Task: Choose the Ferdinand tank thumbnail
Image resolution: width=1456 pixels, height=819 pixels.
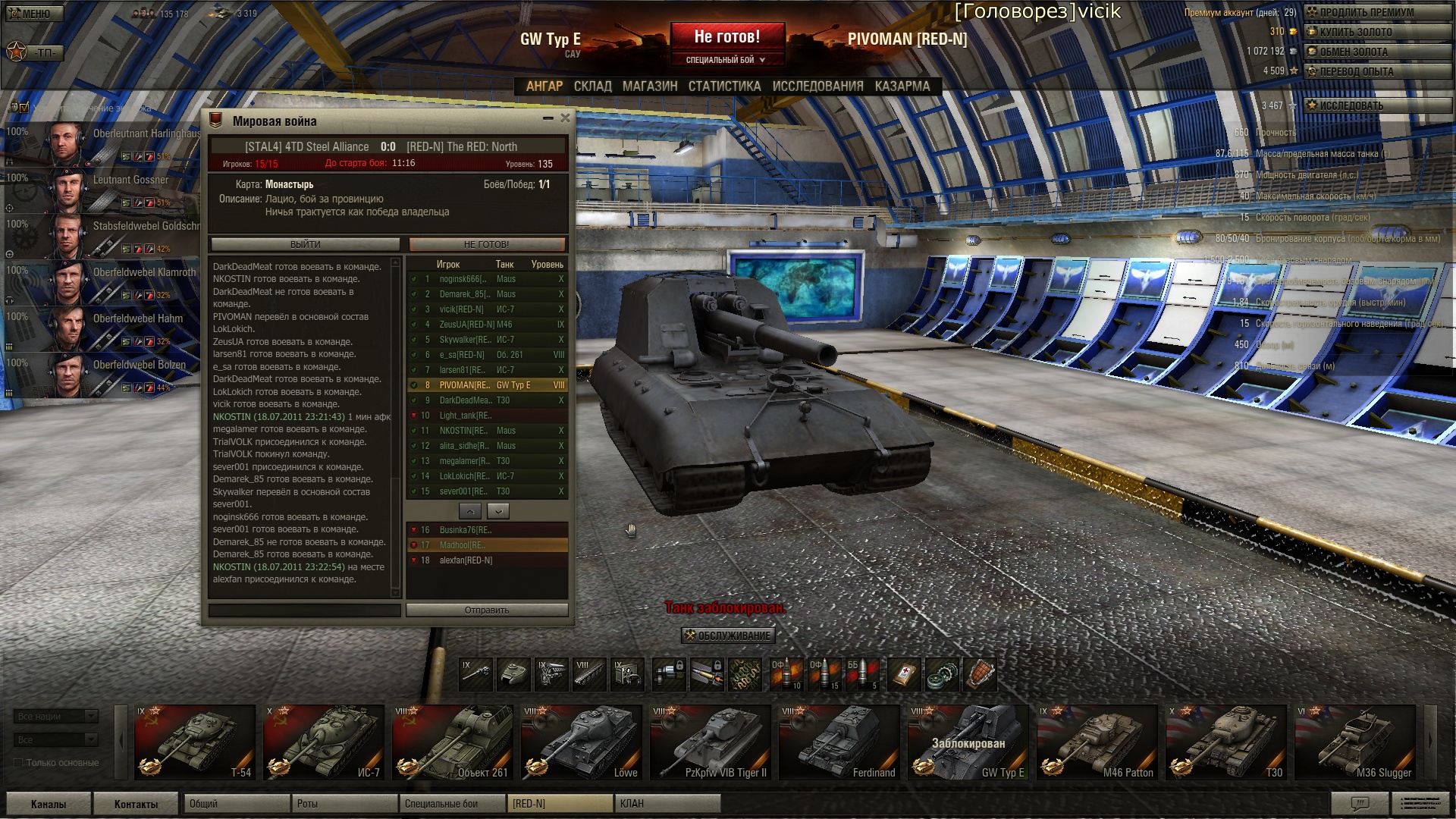Action: coord(839,742)
